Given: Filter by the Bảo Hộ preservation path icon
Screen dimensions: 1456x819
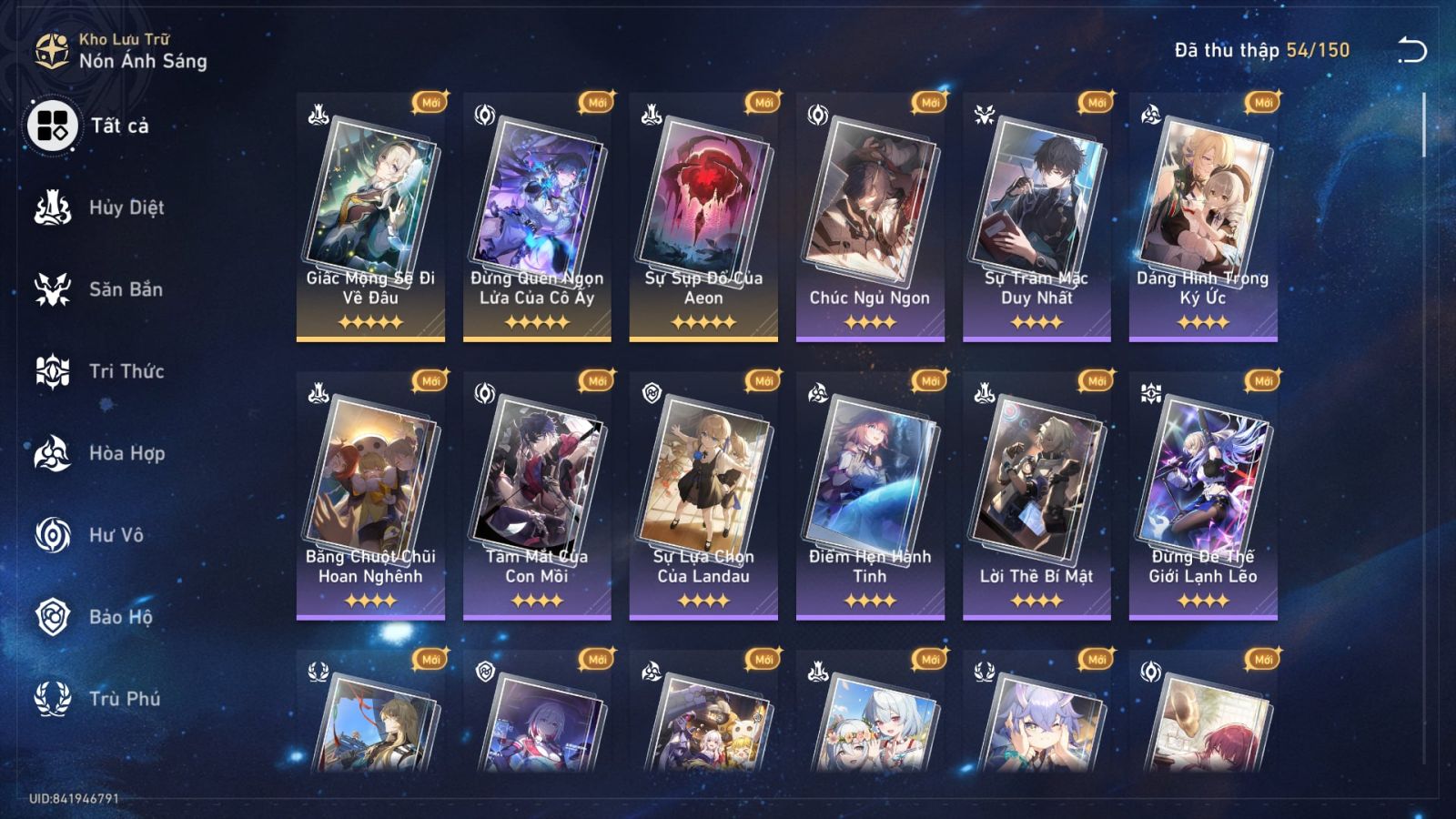Looking at the screenshot, I should (x=53, y=616).
